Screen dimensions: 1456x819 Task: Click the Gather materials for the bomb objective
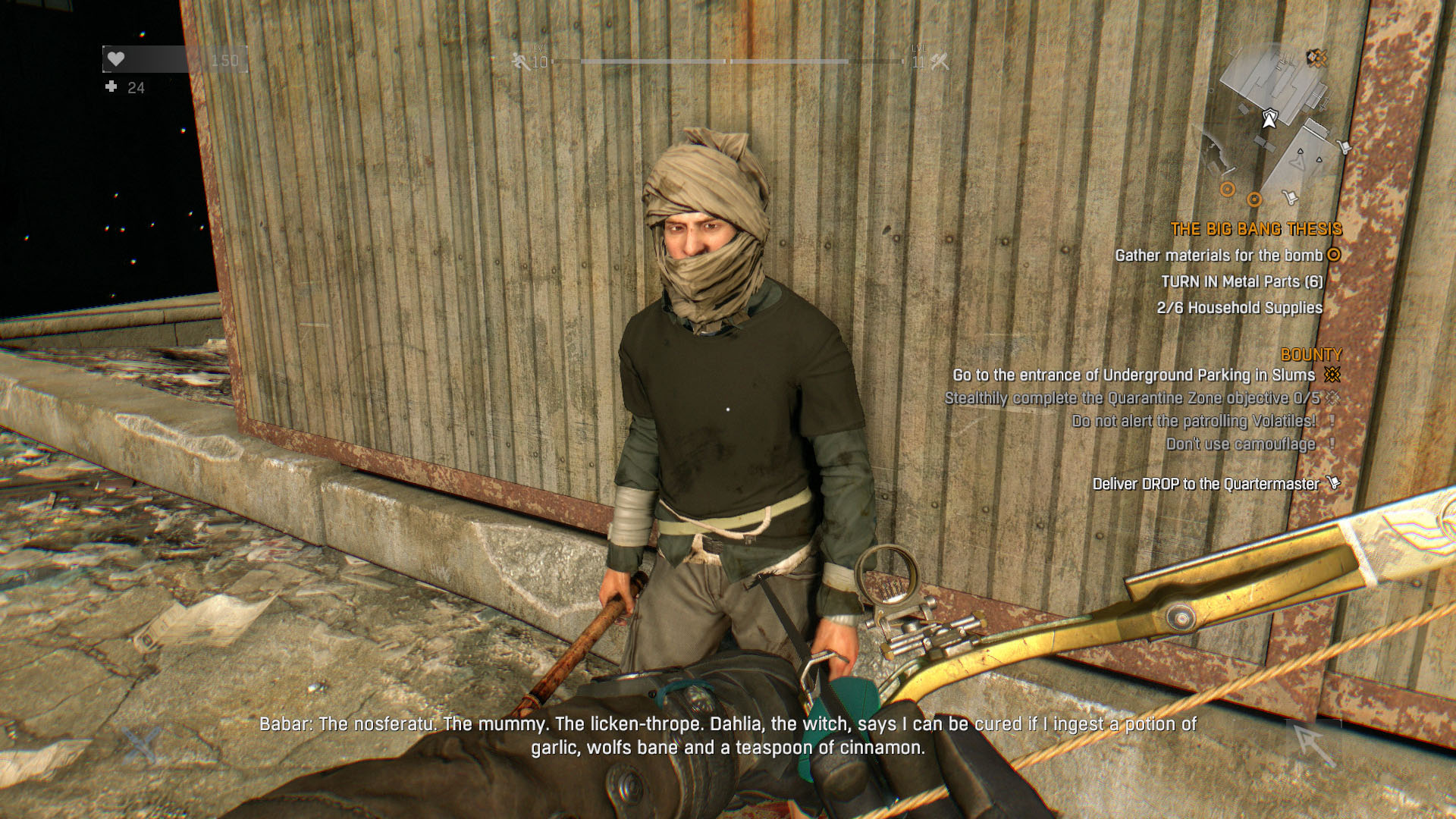[x=1219, y=256]
